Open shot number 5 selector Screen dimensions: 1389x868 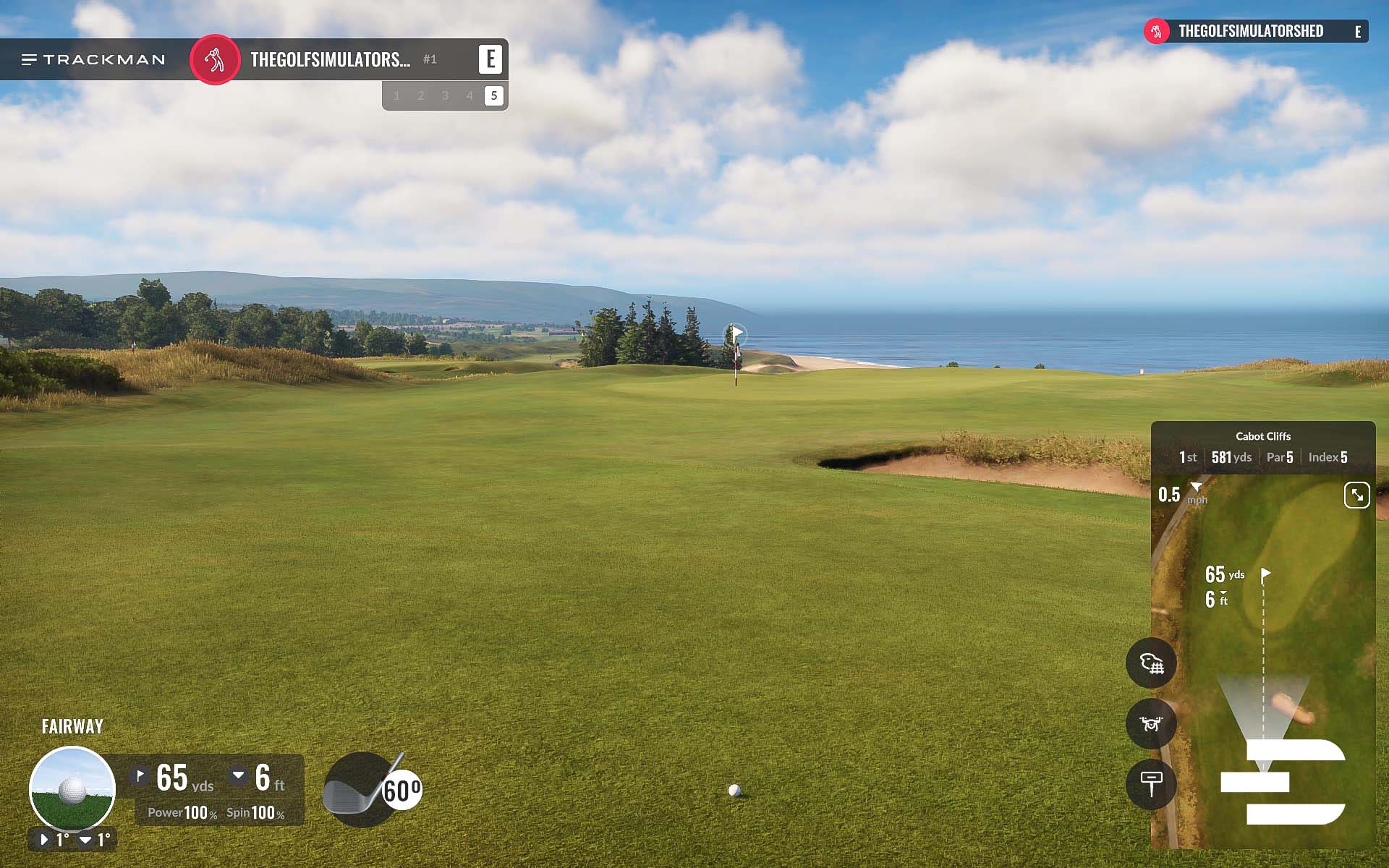[x=494, y=95]
